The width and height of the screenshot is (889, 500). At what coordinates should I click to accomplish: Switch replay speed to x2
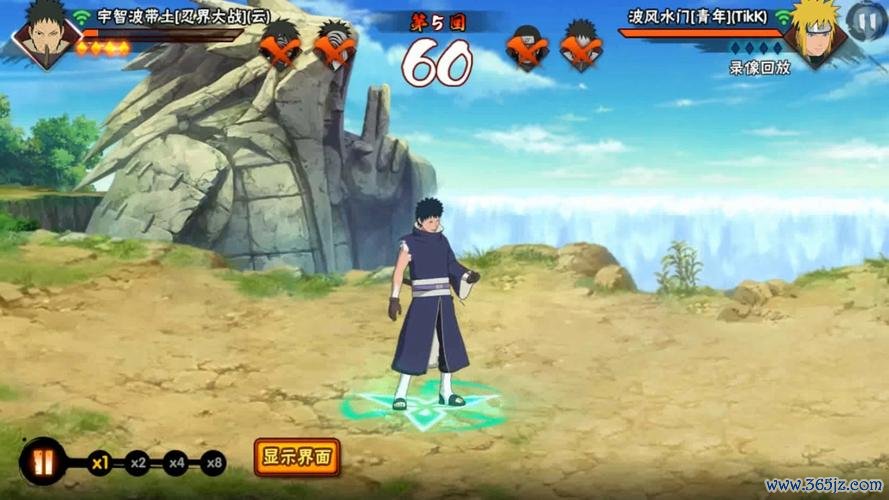(x=138, y=463)
